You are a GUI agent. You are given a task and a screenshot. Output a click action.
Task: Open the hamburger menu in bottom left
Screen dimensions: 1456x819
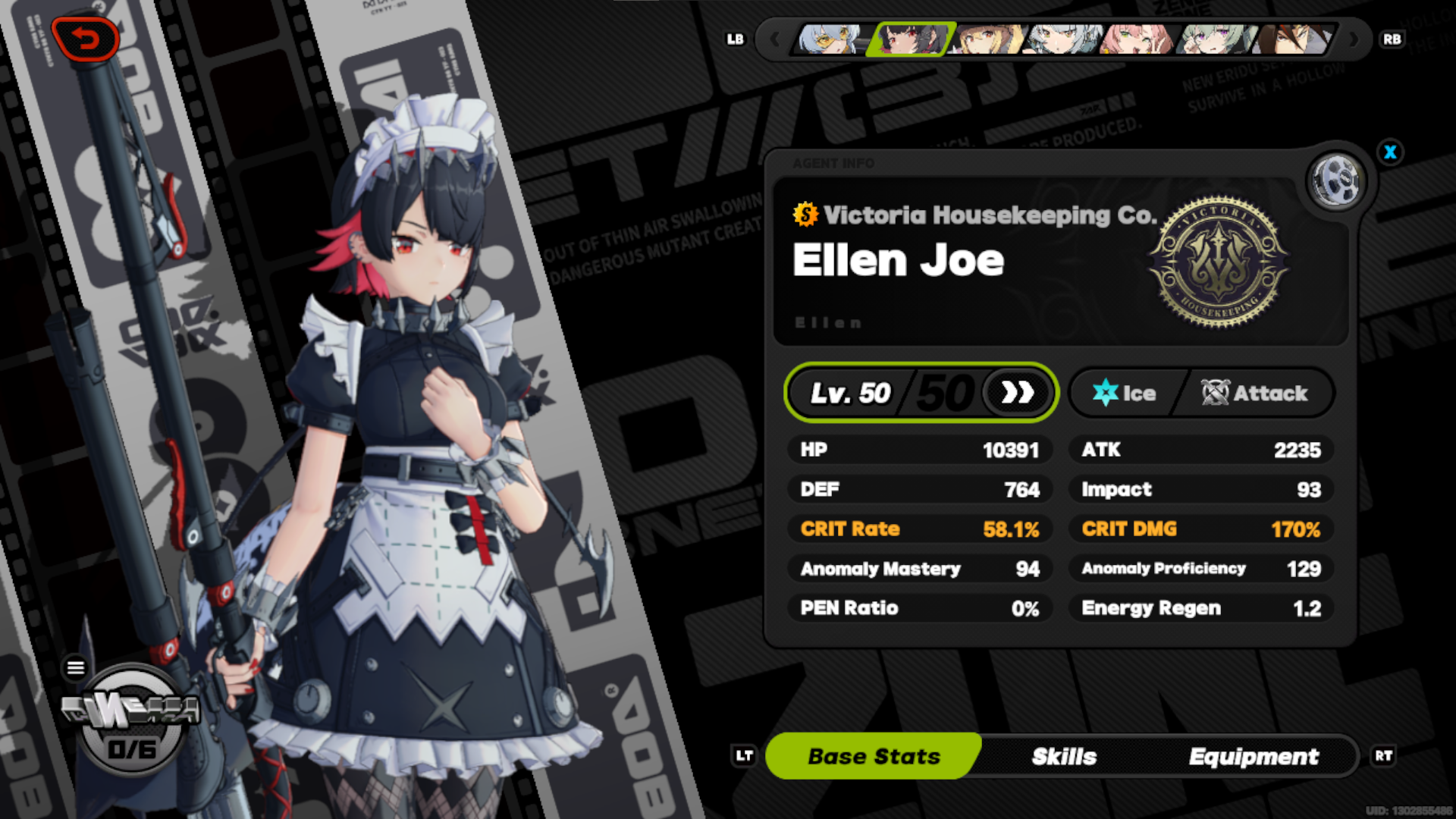point(76,667)
